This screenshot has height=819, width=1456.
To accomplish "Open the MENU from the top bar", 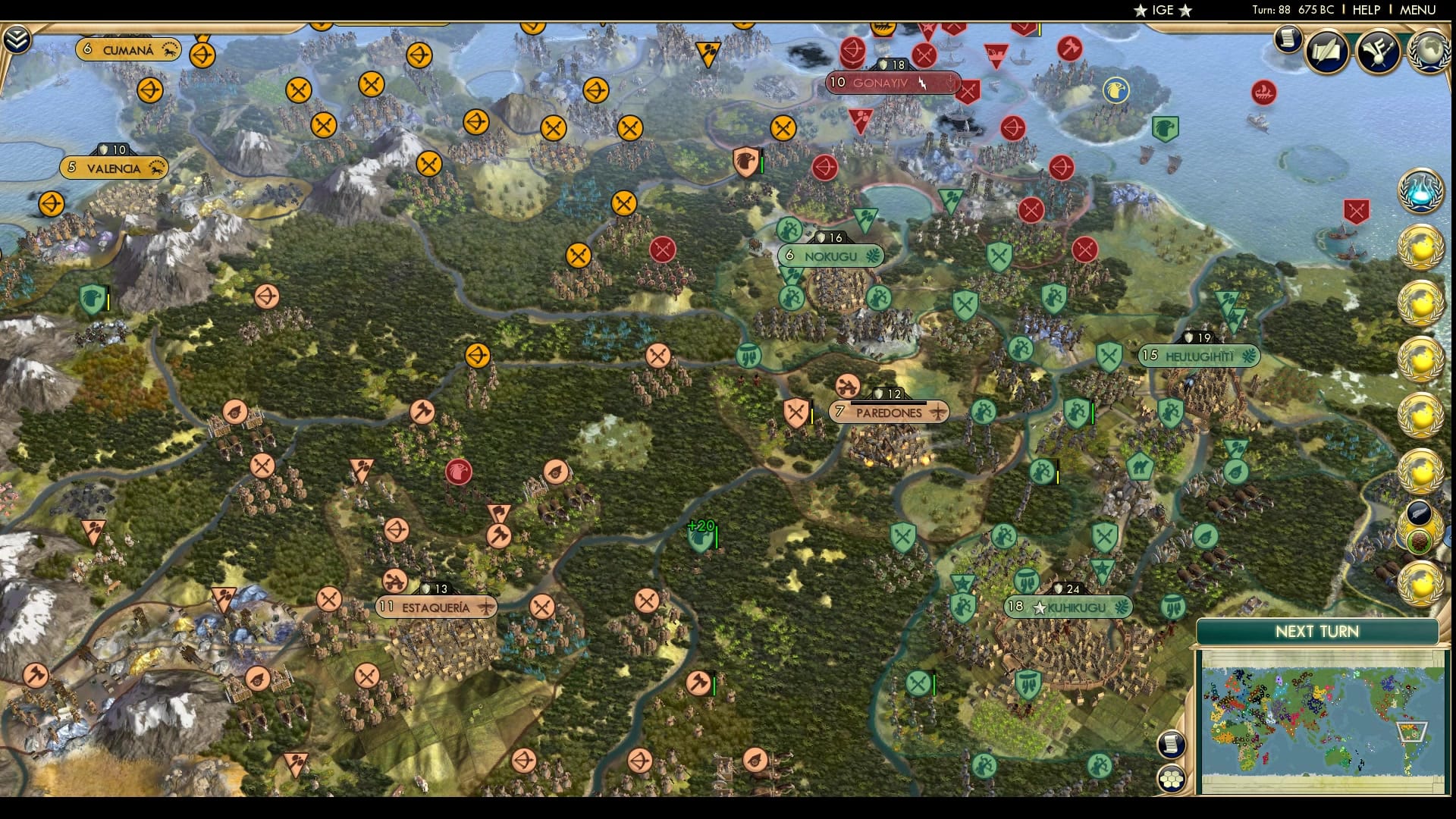I will tap(1417, 10).
